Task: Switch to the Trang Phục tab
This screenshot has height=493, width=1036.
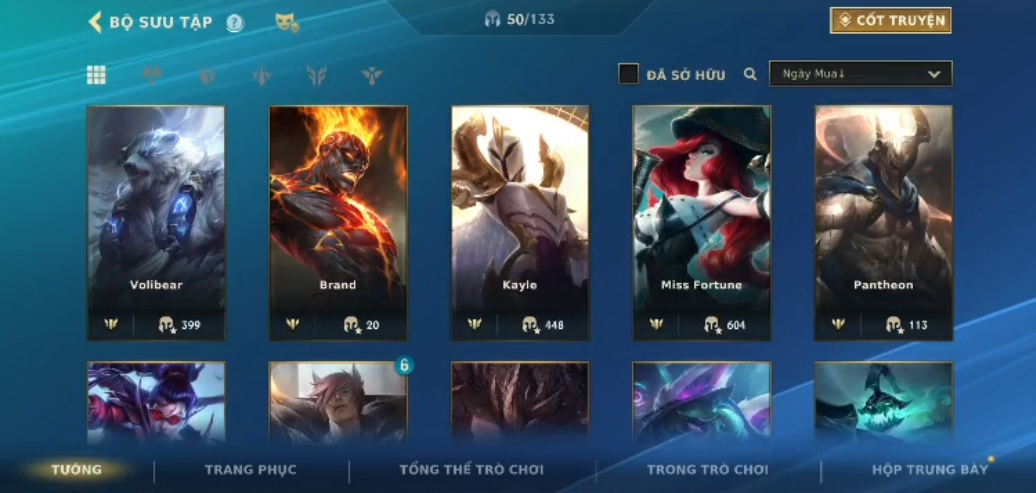Action: pos(251,470)
